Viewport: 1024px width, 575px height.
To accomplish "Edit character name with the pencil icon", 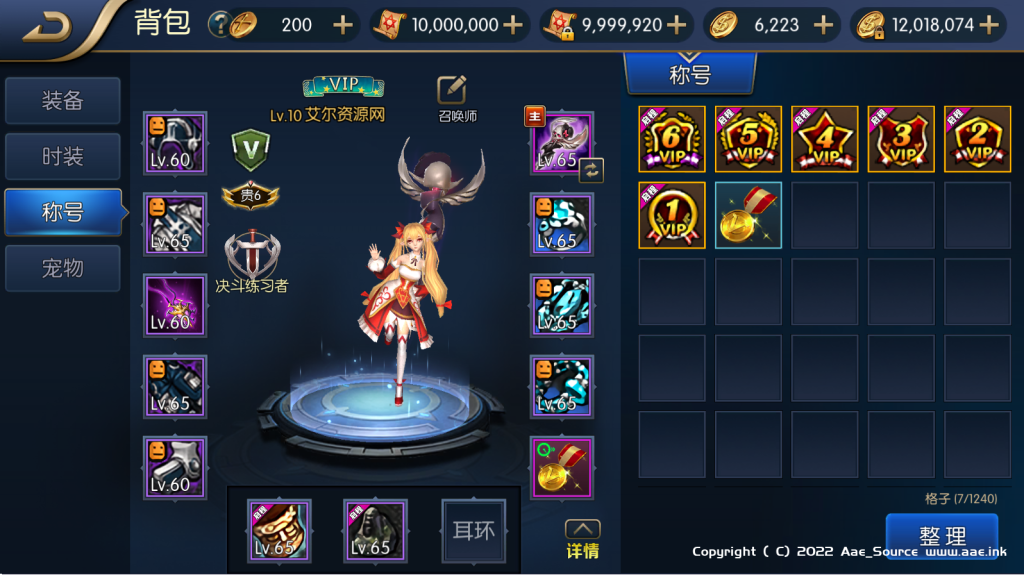I will [x=453, y=90].
